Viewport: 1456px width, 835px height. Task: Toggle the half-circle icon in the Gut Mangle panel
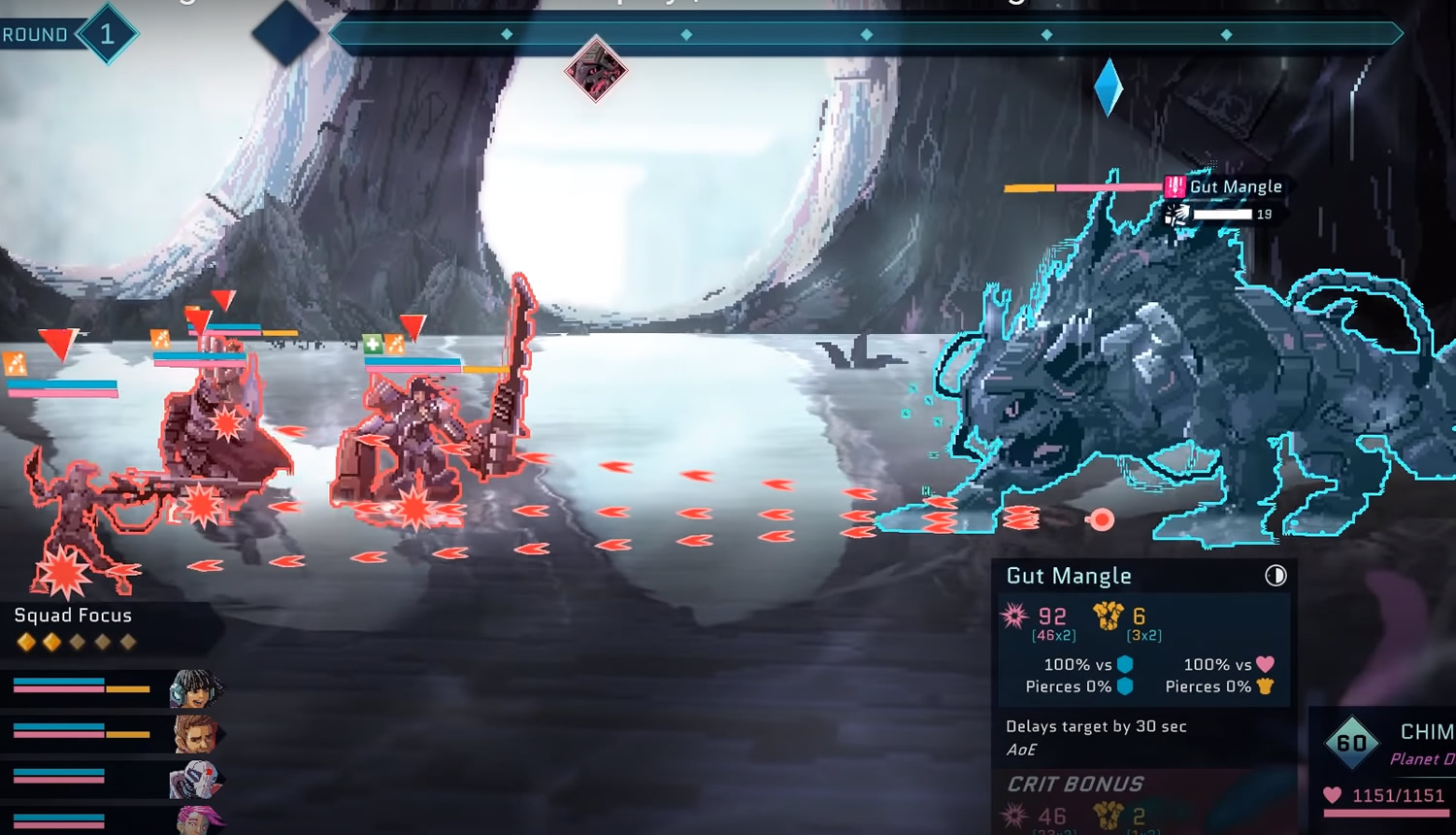[x=1275, y=576]
